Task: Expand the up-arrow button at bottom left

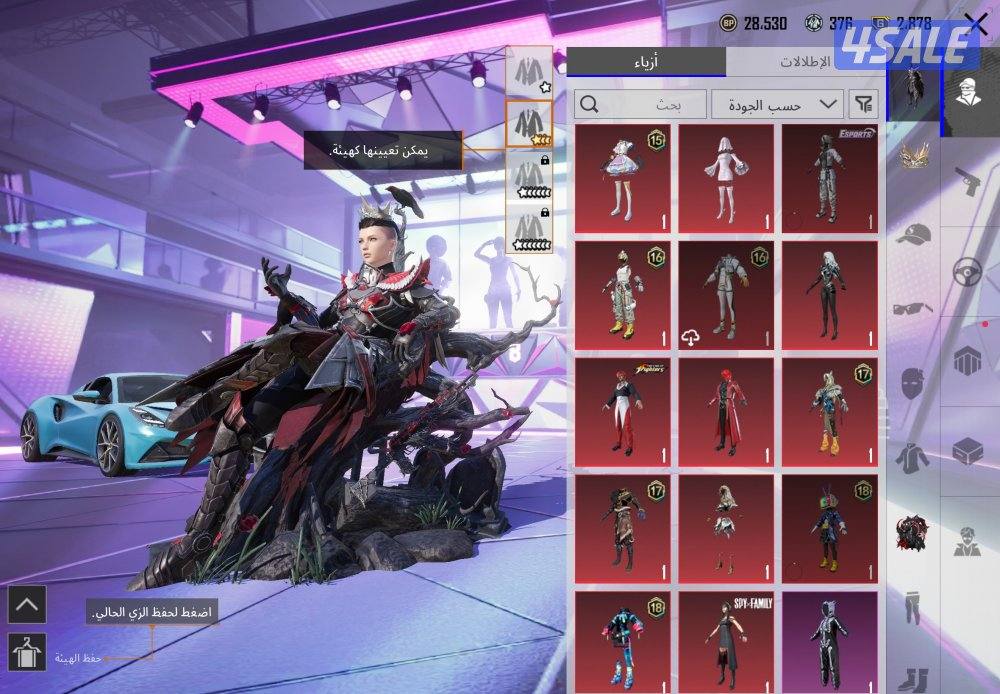Action: point(26,604)
